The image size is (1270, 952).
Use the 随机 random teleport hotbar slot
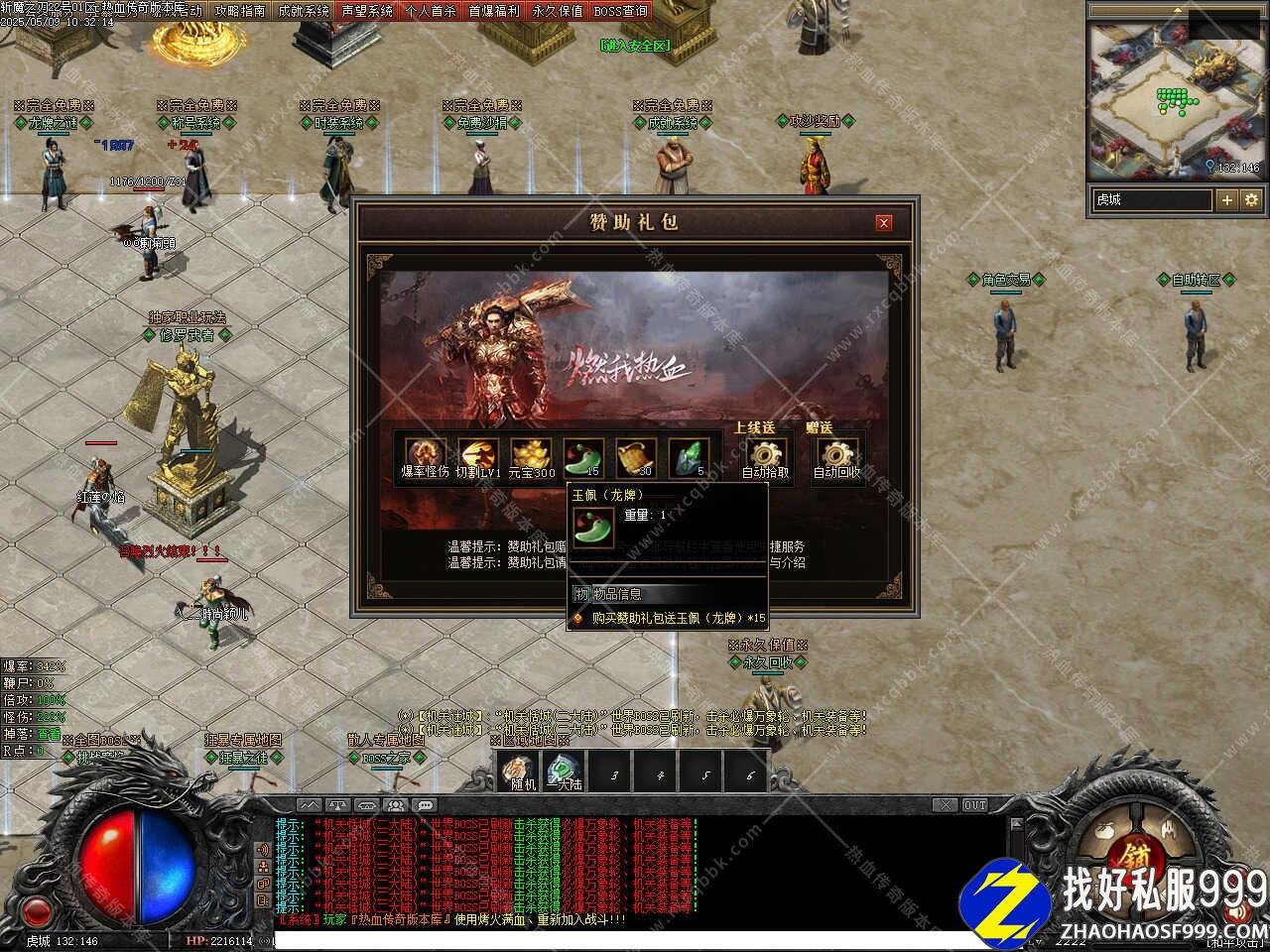[x=517, y=771]
